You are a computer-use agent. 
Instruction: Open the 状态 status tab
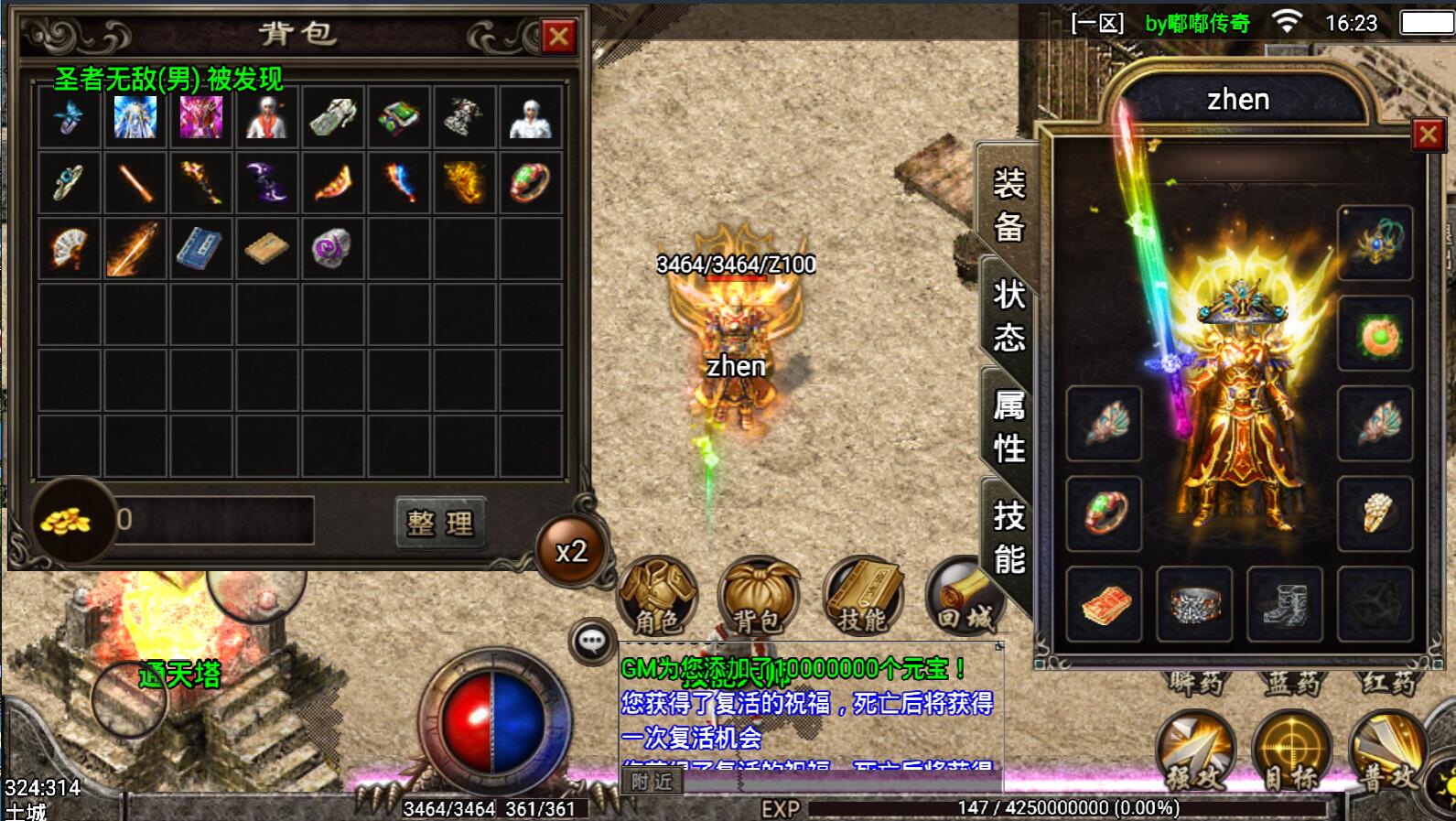click(x=1008, y=316)
